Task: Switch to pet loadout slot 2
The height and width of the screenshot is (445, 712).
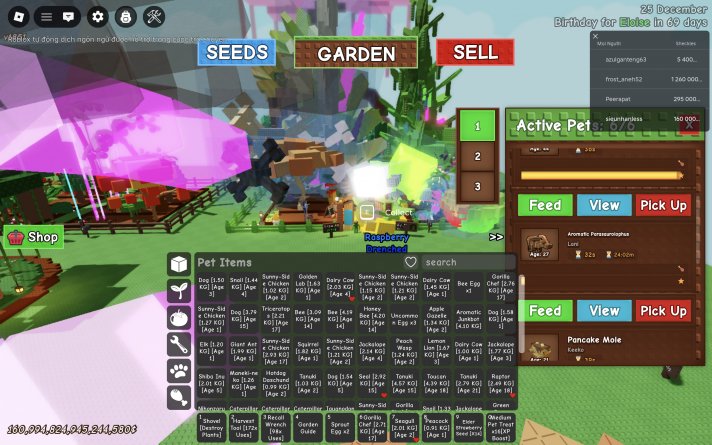Action: coord(478,156)
